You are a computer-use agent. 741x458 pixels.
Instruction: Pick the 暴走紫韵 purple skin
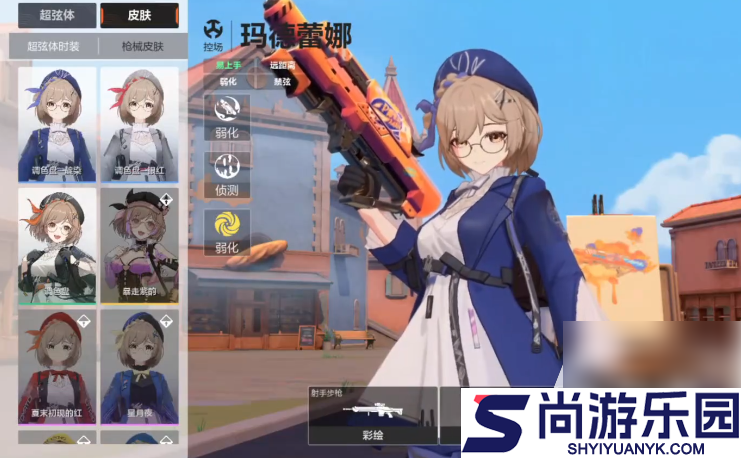pyautogui.click(x=139, y=244)
